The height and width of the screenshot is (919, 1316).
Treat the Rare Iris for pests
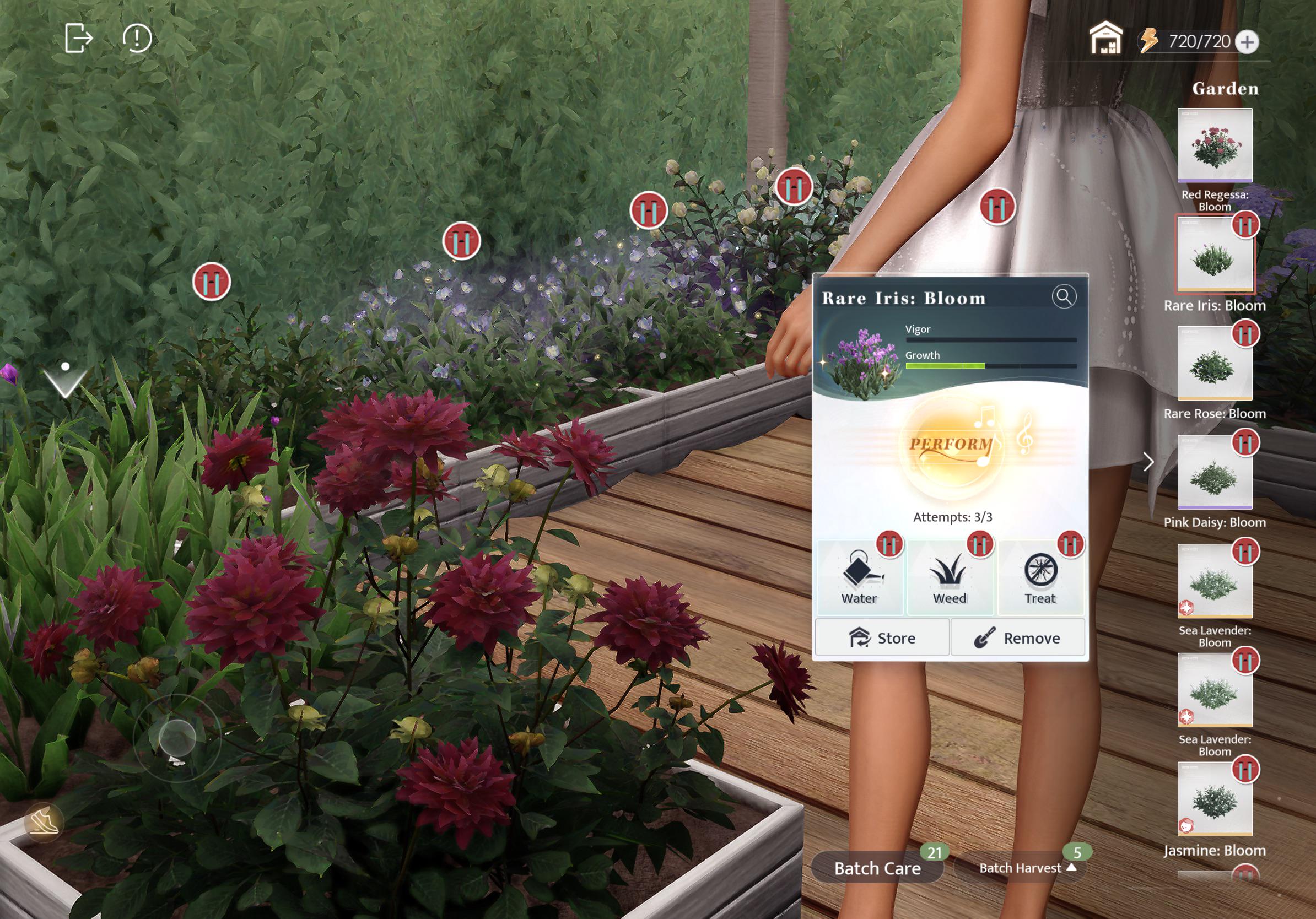pos(1040,579)
